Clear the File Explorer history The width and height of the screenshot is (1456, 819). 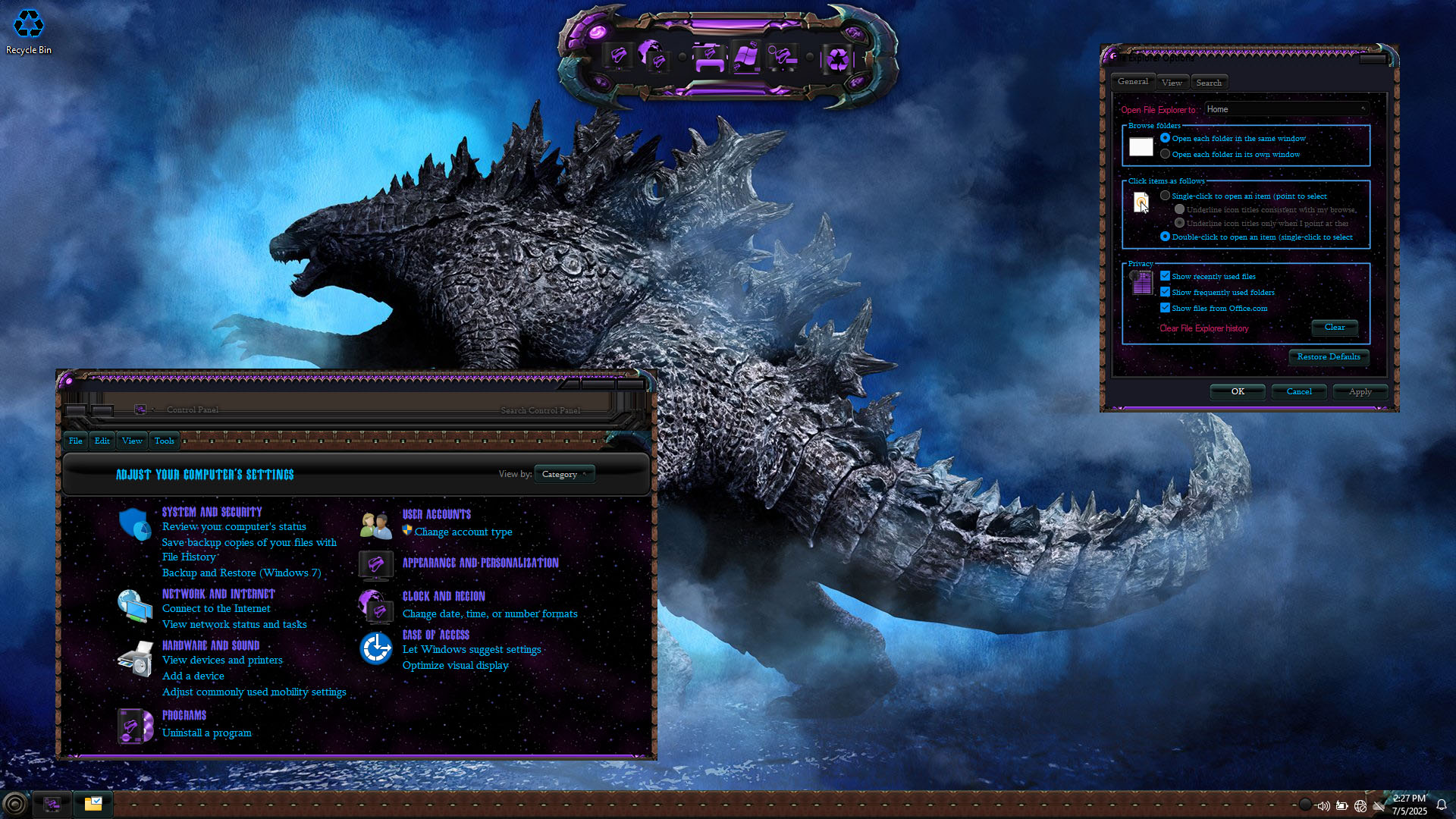point(1334,328)
